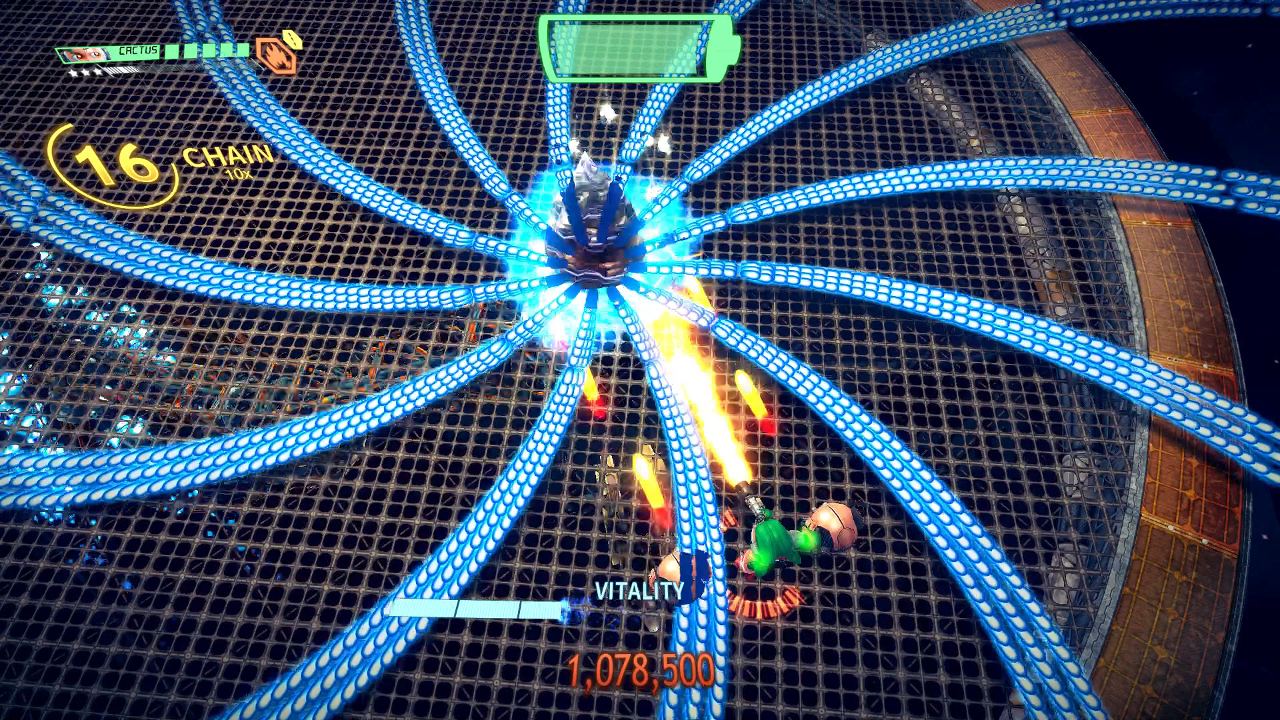1280x720 pixels.
Task: Click the first star under the Cactus nameplate
Action: 73,72
